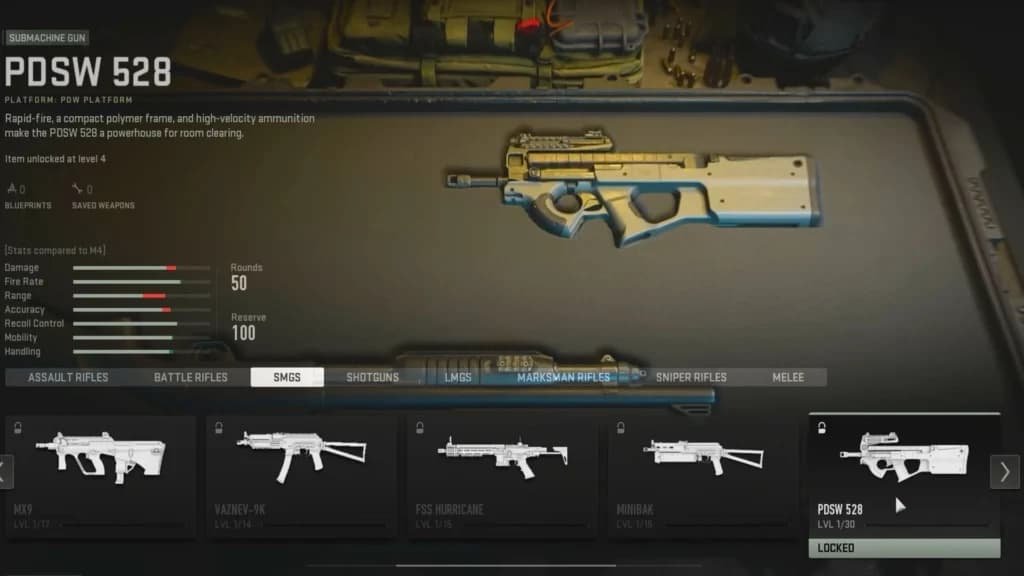The image size is (1024, 576).
Task: Switch to the LMGs tab
Action: click(458, 377)
